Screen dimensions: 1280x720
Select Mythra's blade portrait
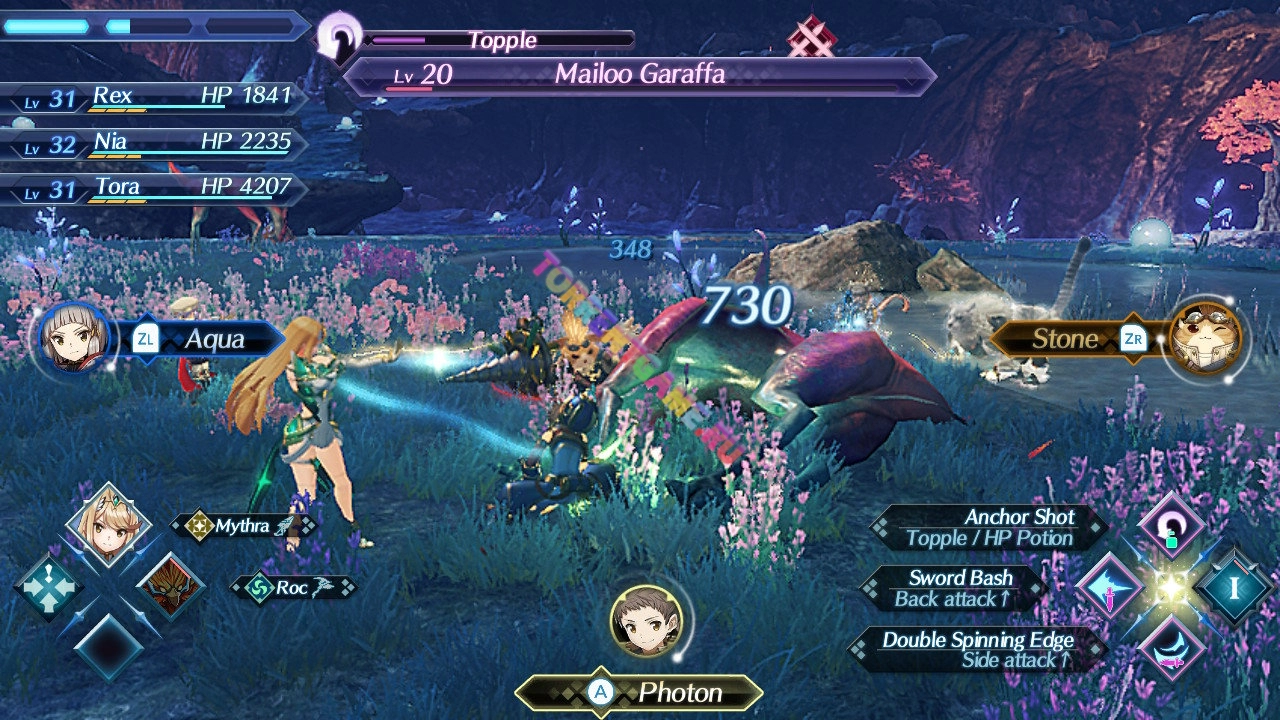[x=108, y=525]
